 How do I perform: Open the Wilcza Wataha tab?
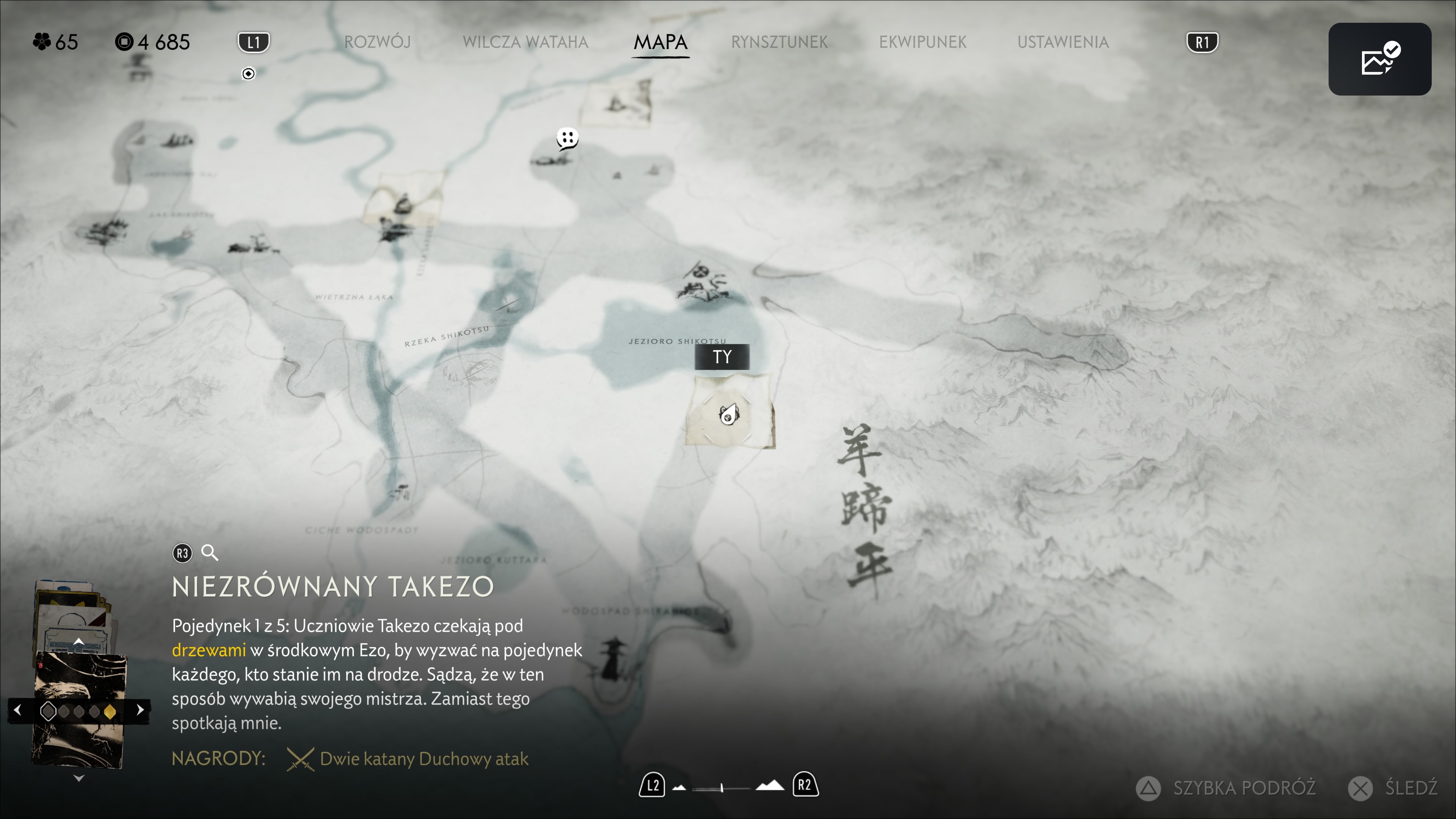point(525,42)
